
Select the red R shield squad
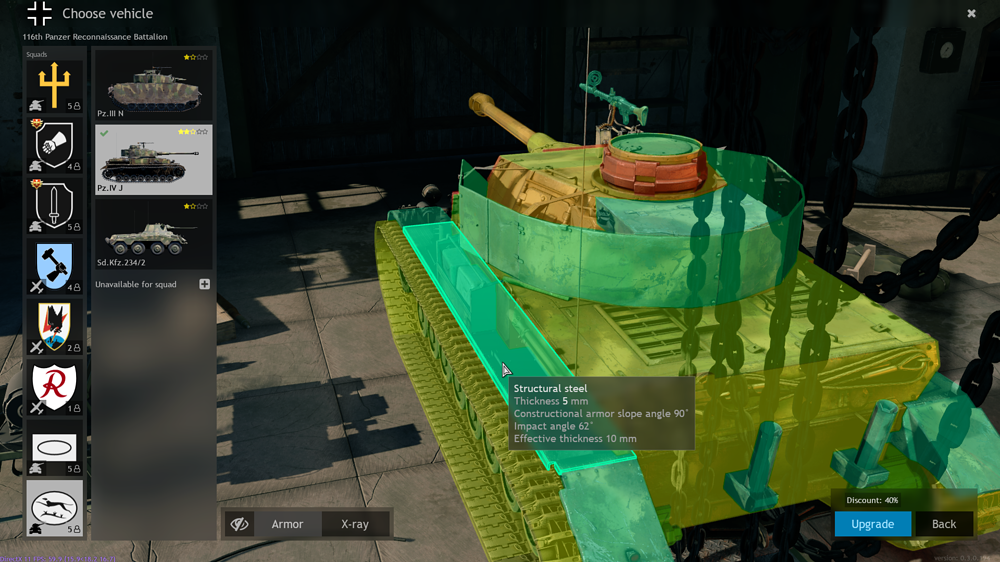(x=54, y=387)
